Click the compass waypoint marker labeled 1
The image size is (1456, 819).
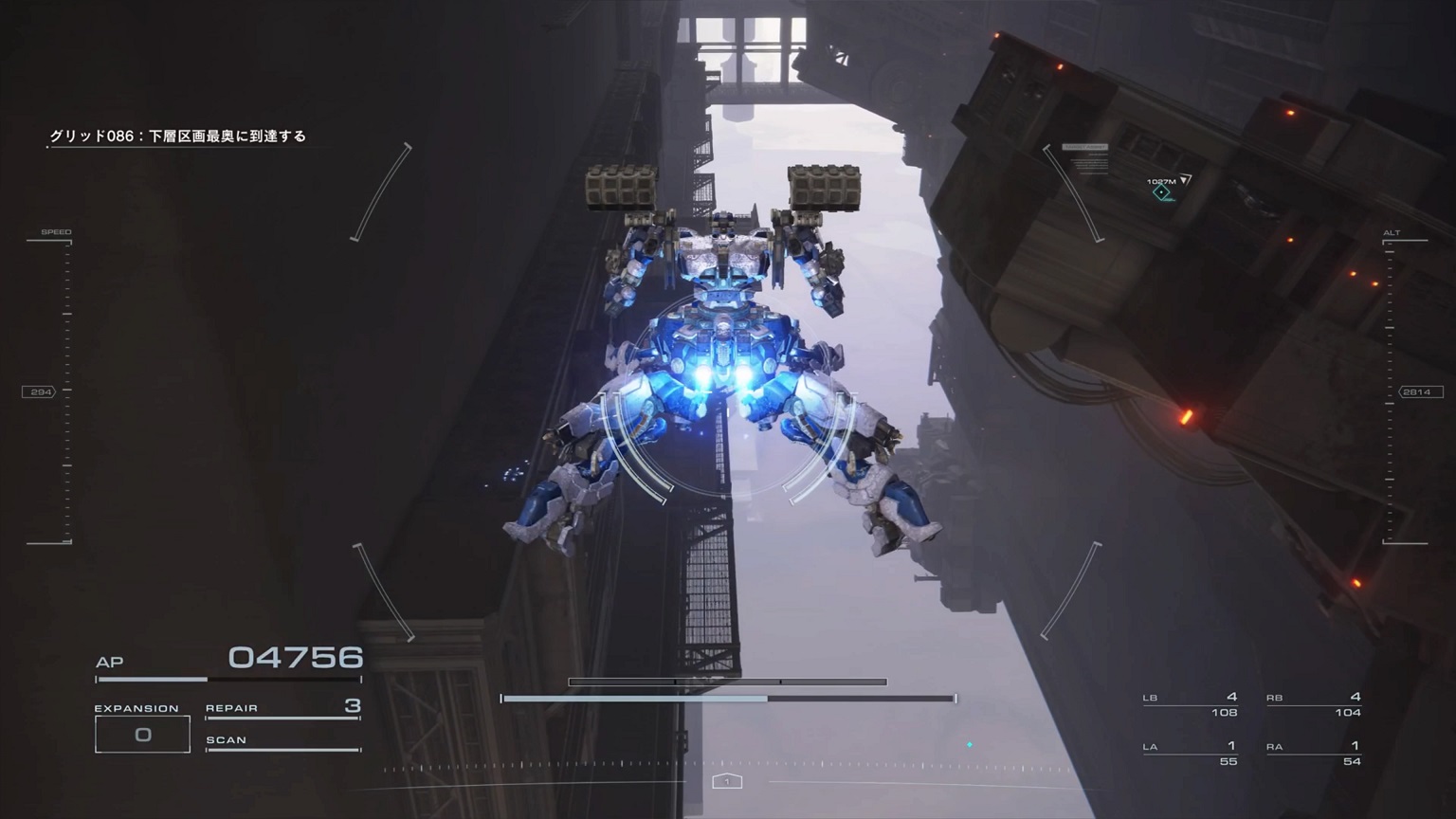[727, 780]
